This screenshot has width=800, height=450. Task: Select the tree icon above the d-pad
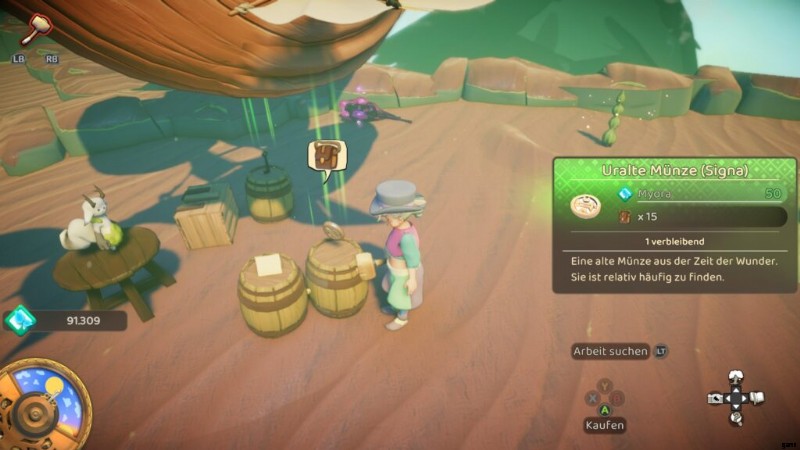(x=737, y=376)
